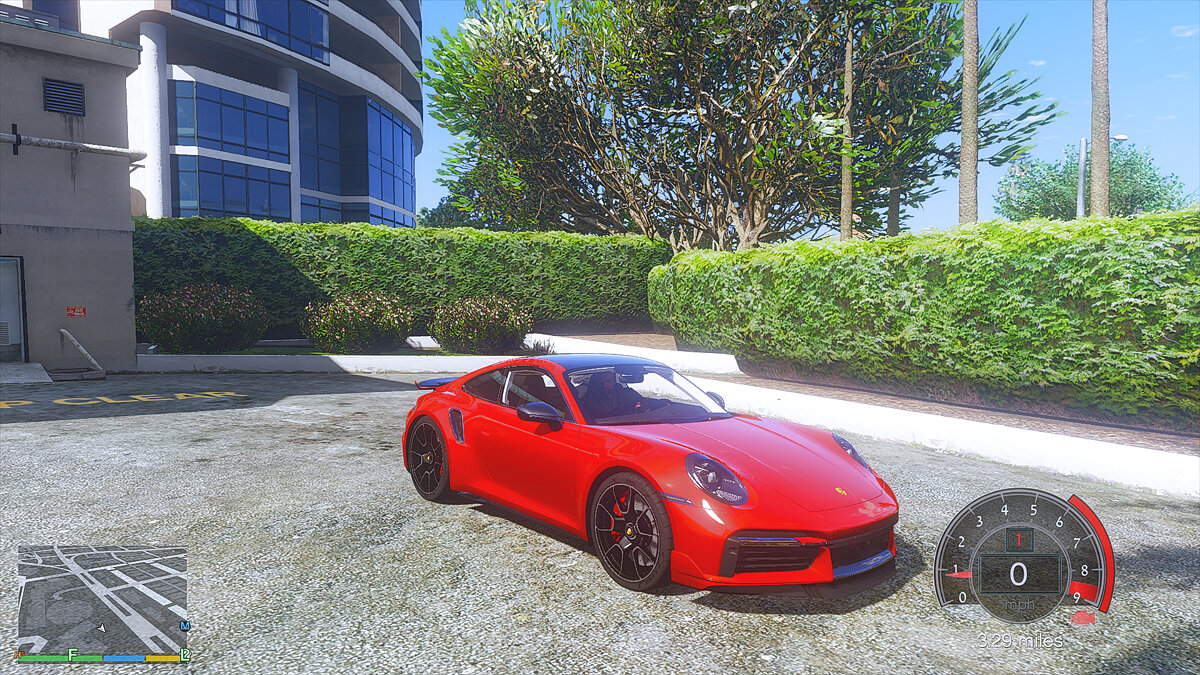
Task: Click the green L blip on the minimap
Action: click(x=184, y=654)
